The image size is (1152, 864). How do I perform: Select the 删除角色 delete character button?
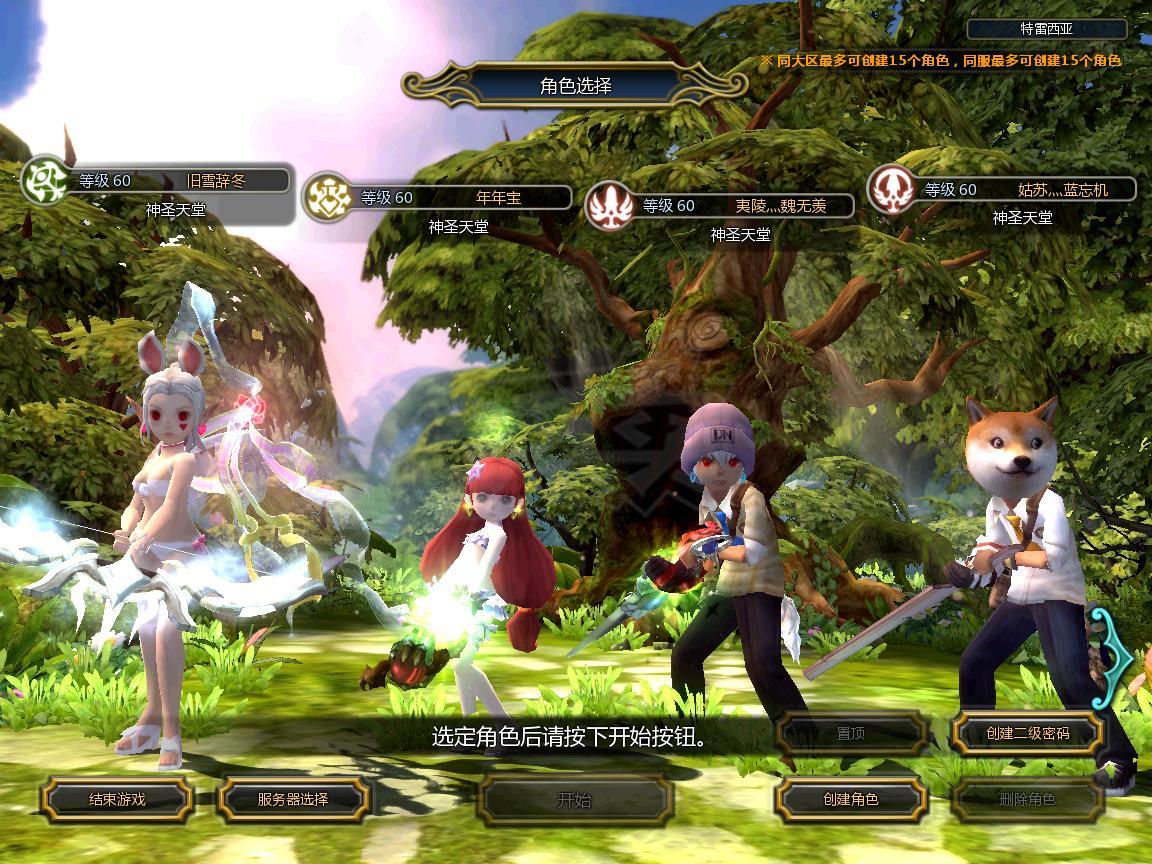click(1027, 799)
